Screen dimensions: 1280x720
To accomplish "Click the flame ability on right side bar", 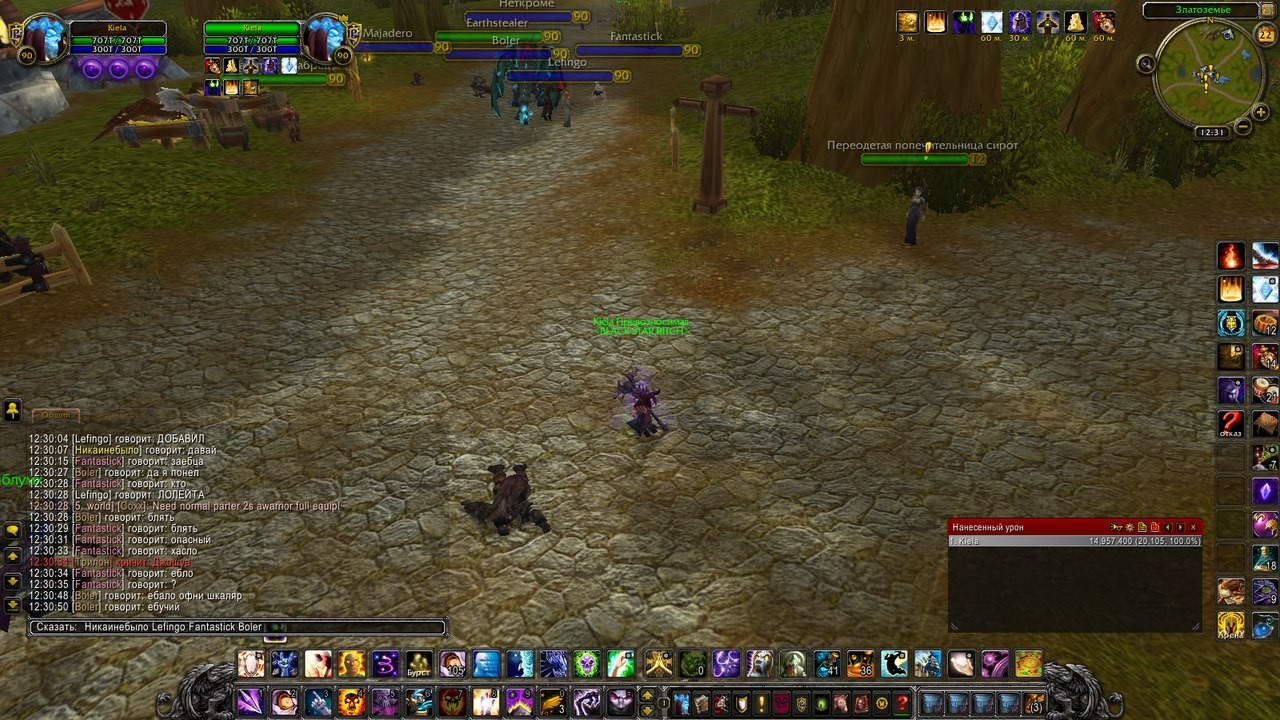I will tap(1231, 256).
